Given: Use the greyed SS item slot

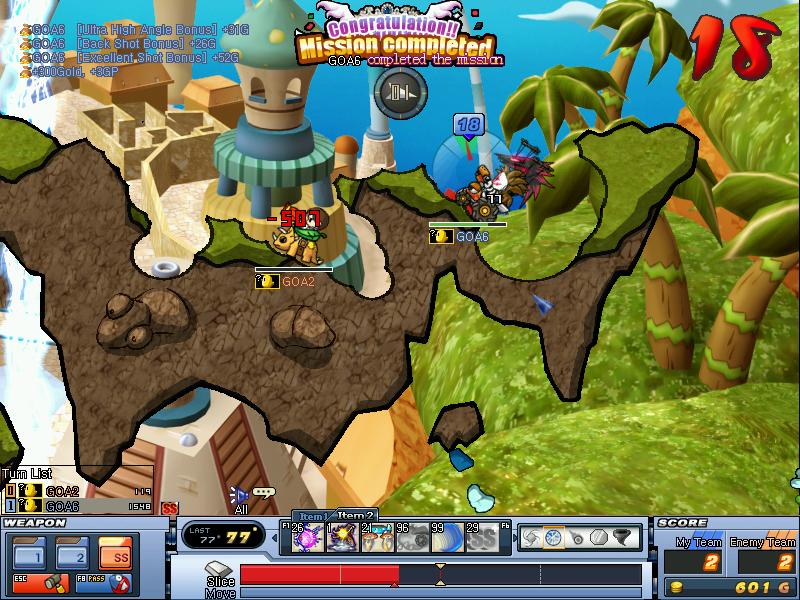Looking at the screenshot, I should [x=482, y=540].
